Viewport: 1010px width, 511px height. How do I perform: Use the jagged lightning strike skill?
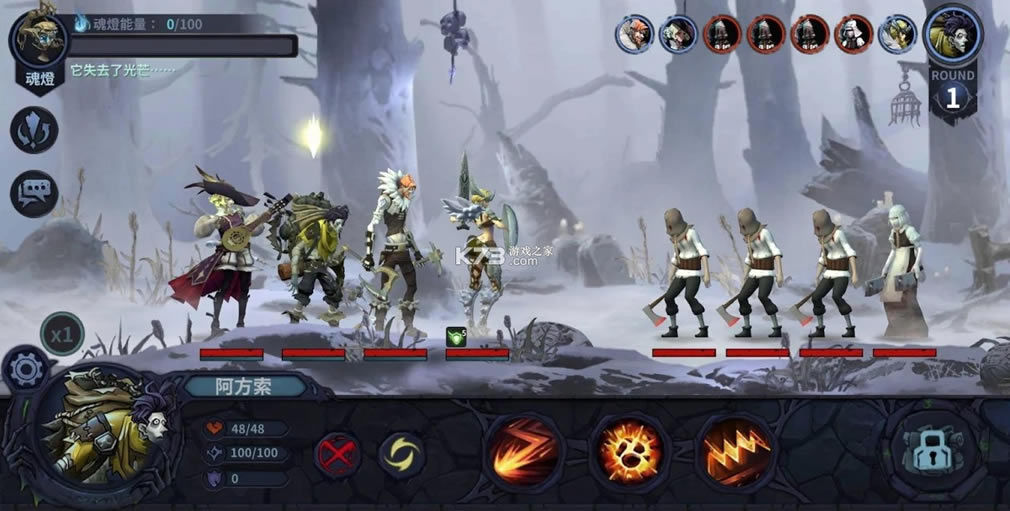(736, 451)
